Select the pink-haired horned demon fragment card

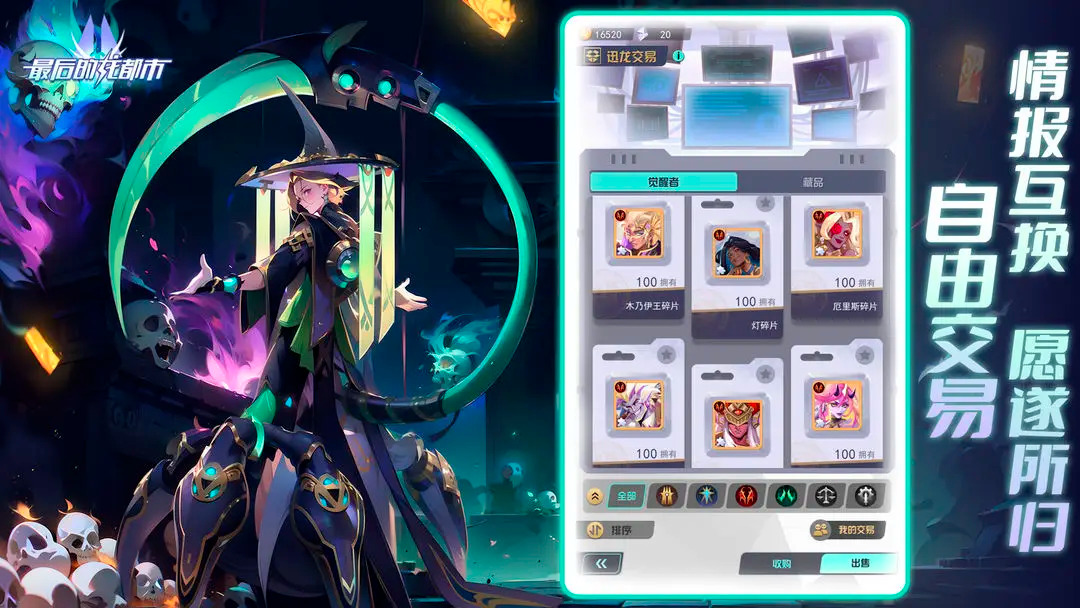point(836,405)
